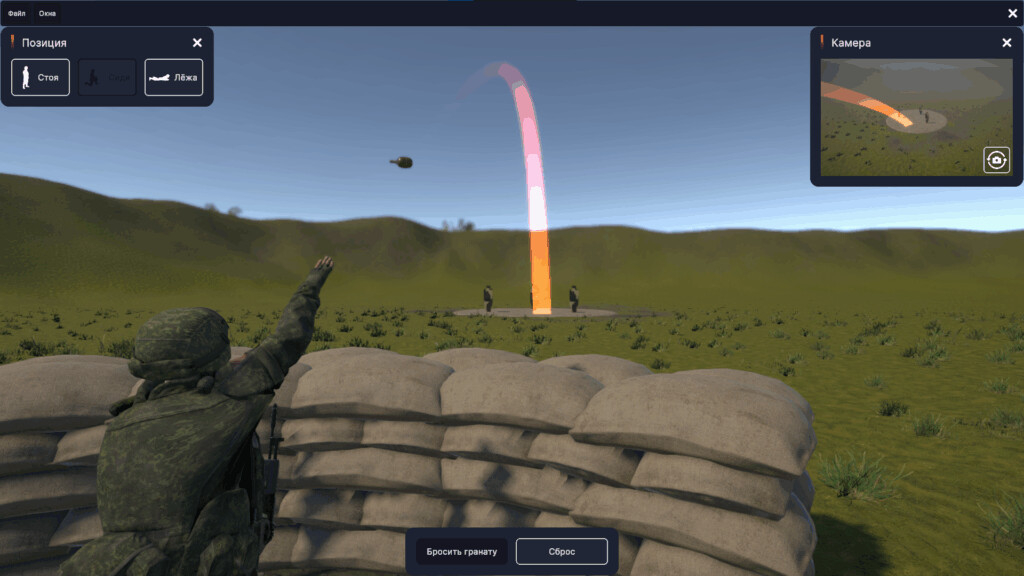
Task: Close the Позиция panel
Action: tap(197, 43)
